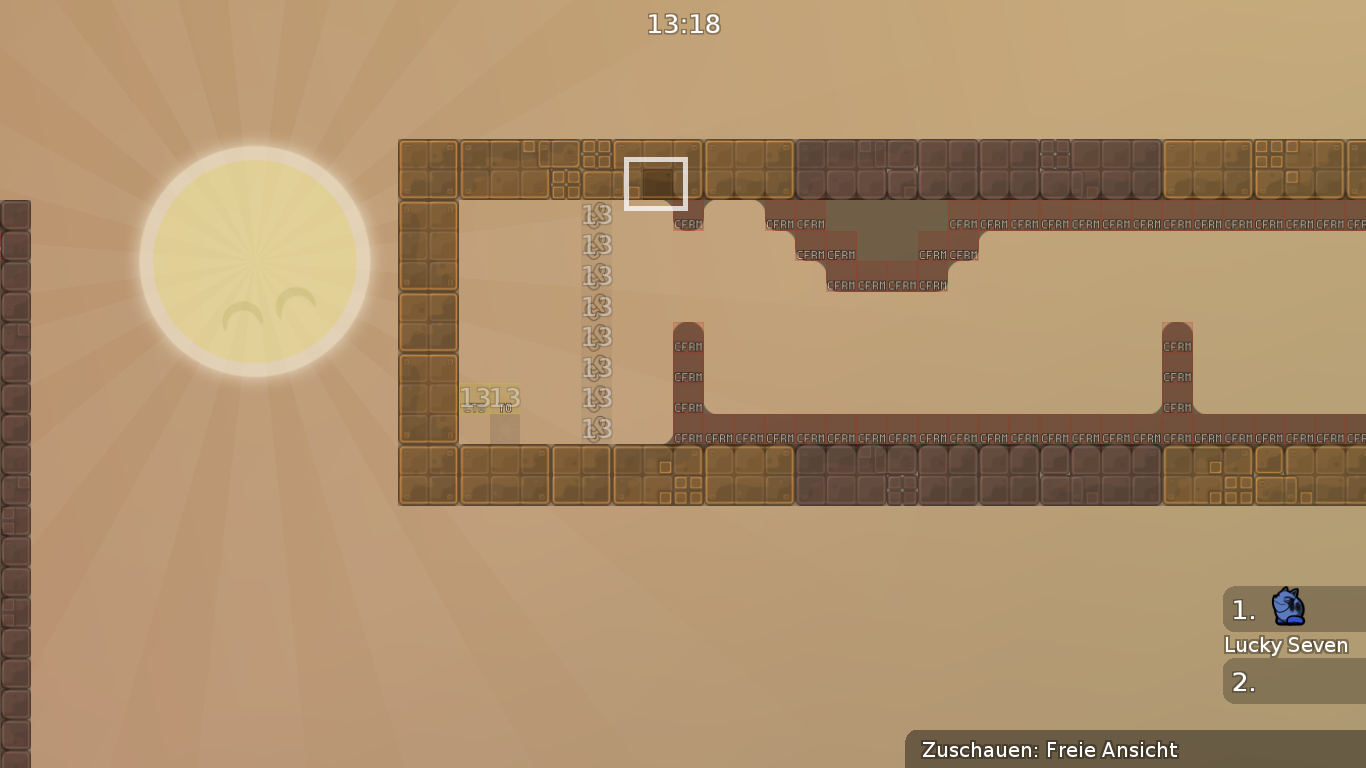Viewport: 1366px width, 768px height.
Task: Click the CFRM tile atop the right pillar
Action: click(x=1175, y=344)
